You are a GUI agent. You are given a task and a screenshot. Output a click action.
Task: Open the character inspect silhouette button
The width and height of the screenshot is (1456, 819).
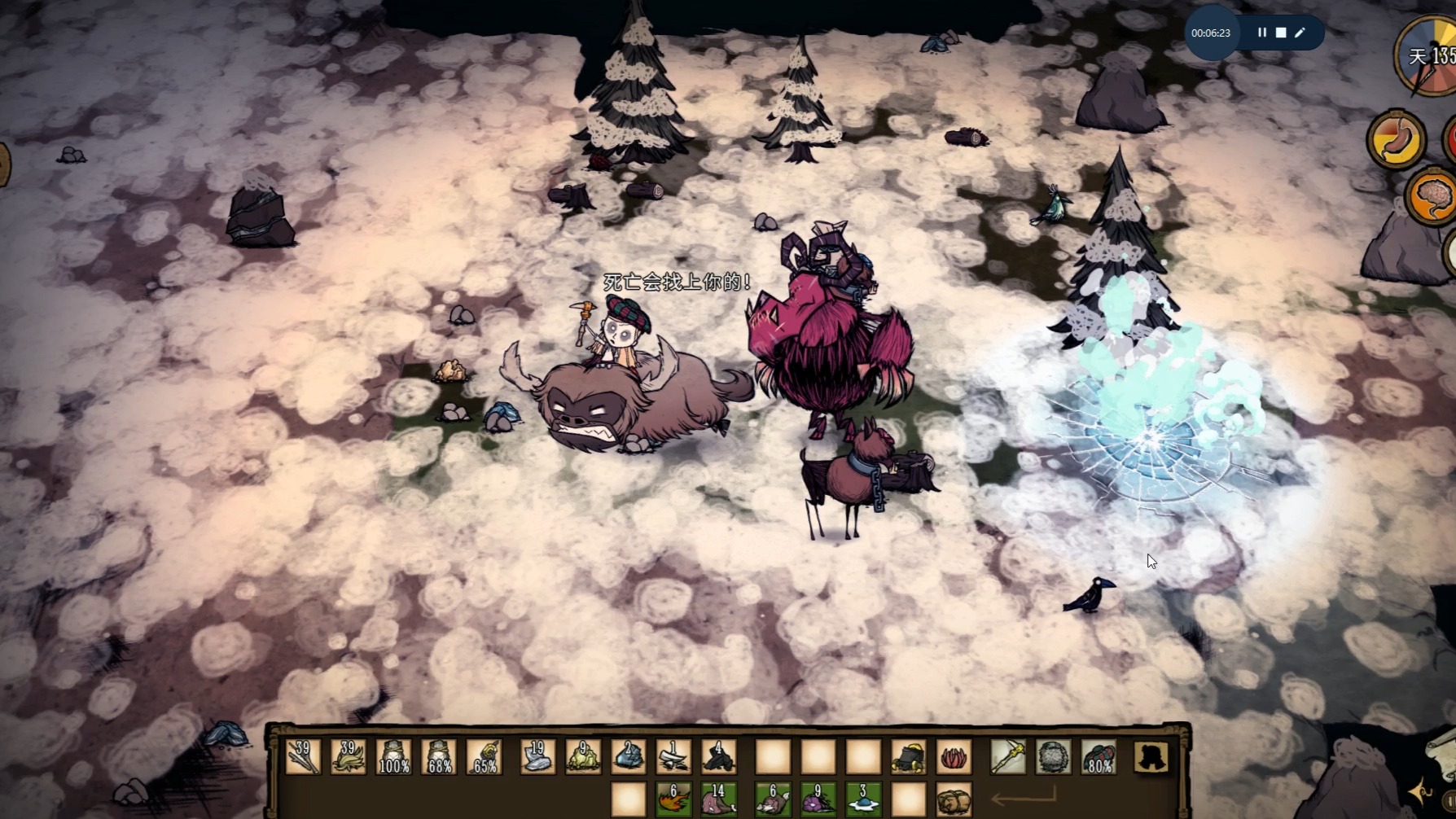coord(1151,757)
